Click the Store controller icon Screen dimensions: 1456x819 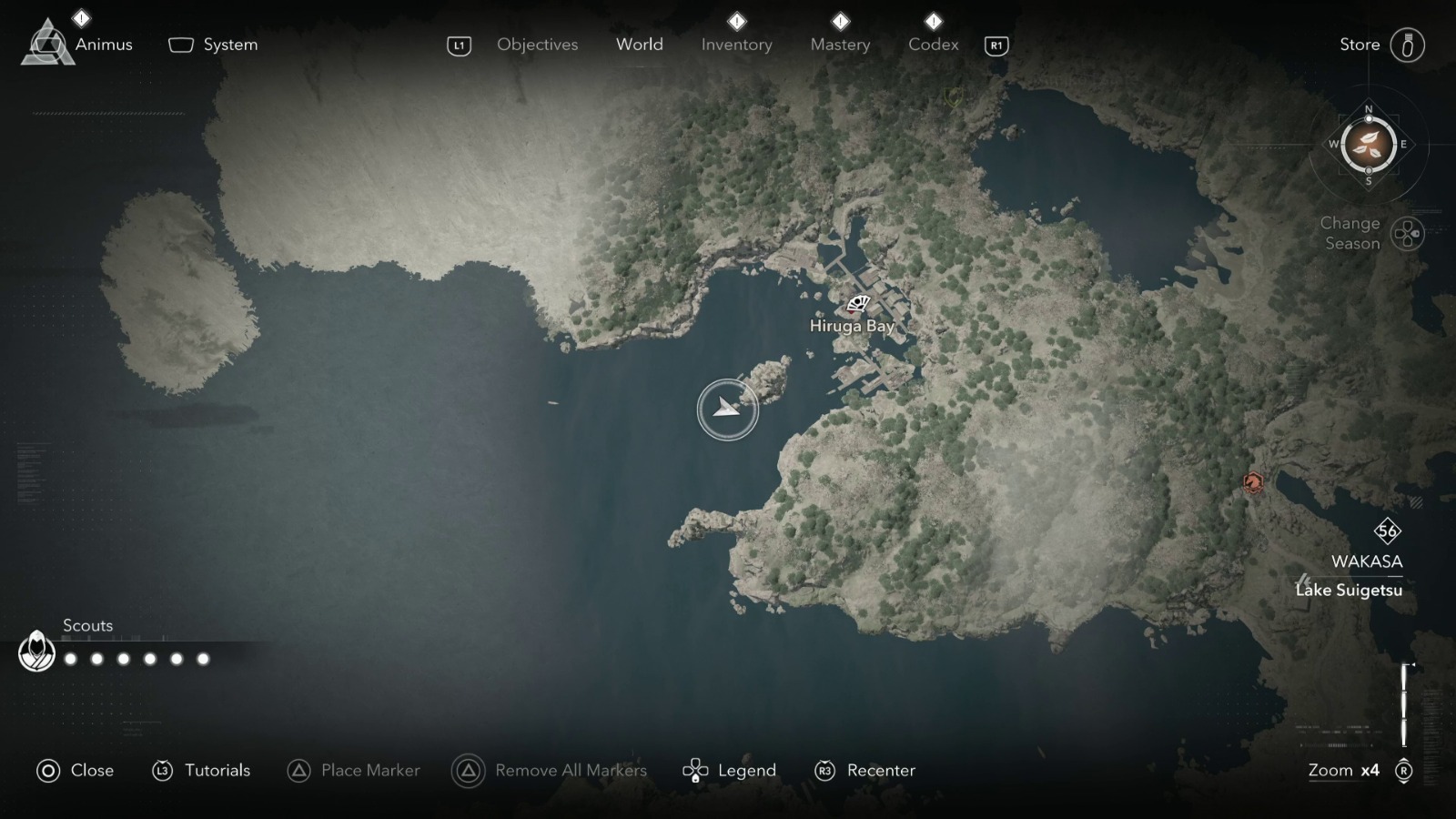point(1409,43)
